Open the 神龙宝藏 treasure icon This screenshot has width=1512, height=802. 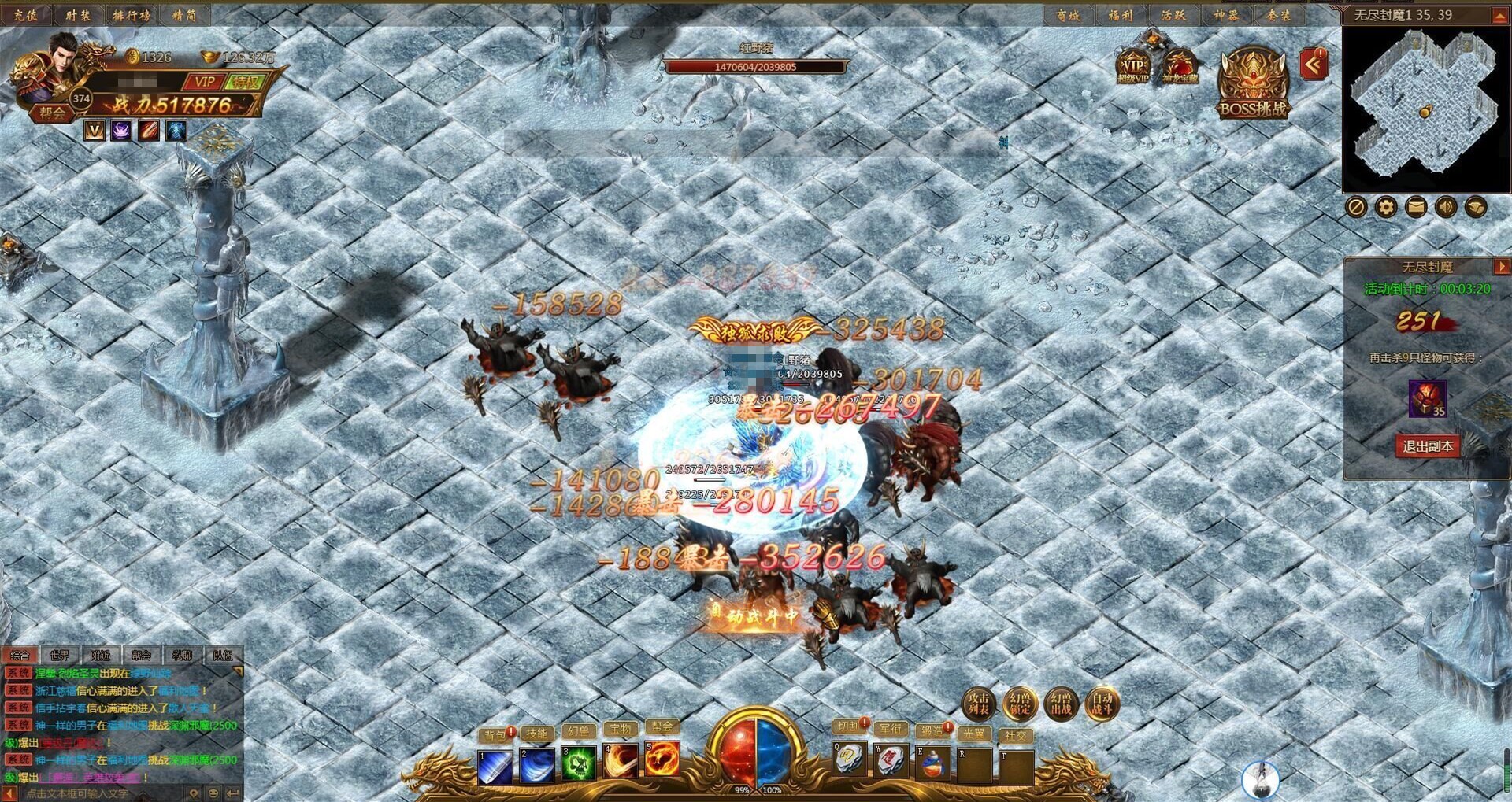[1180, 66]
